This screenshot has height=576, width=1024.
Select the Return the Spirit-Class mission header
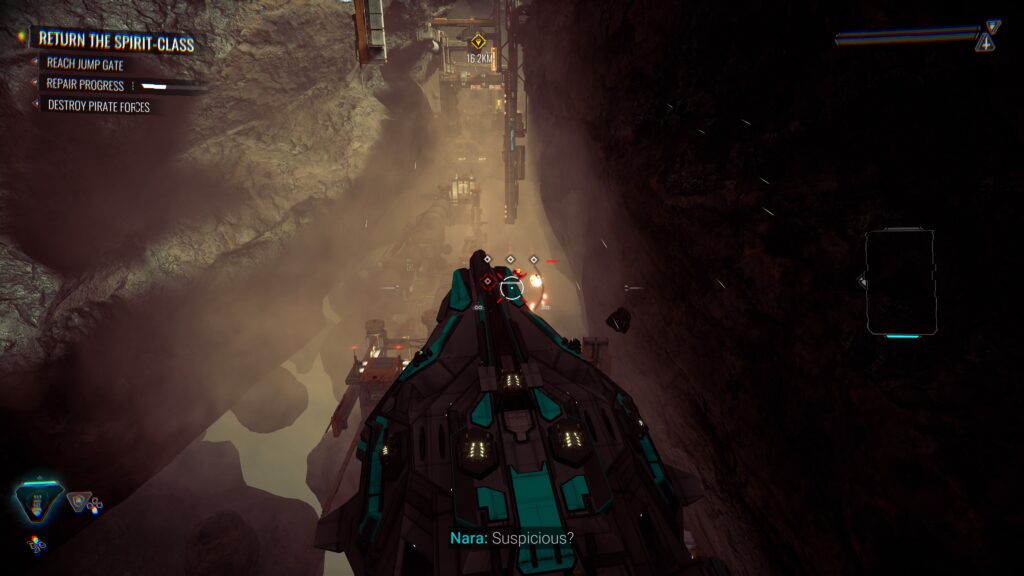115,42
